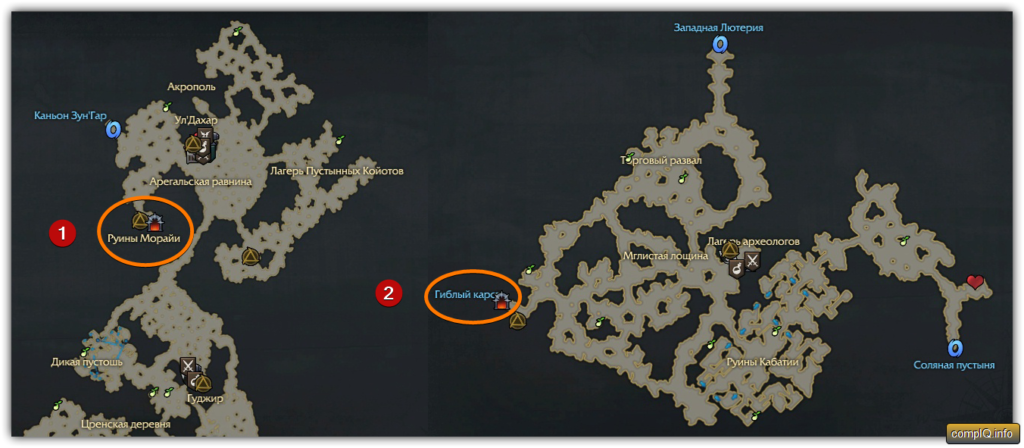Select the triport below Гиблый карст

point(518,321)
